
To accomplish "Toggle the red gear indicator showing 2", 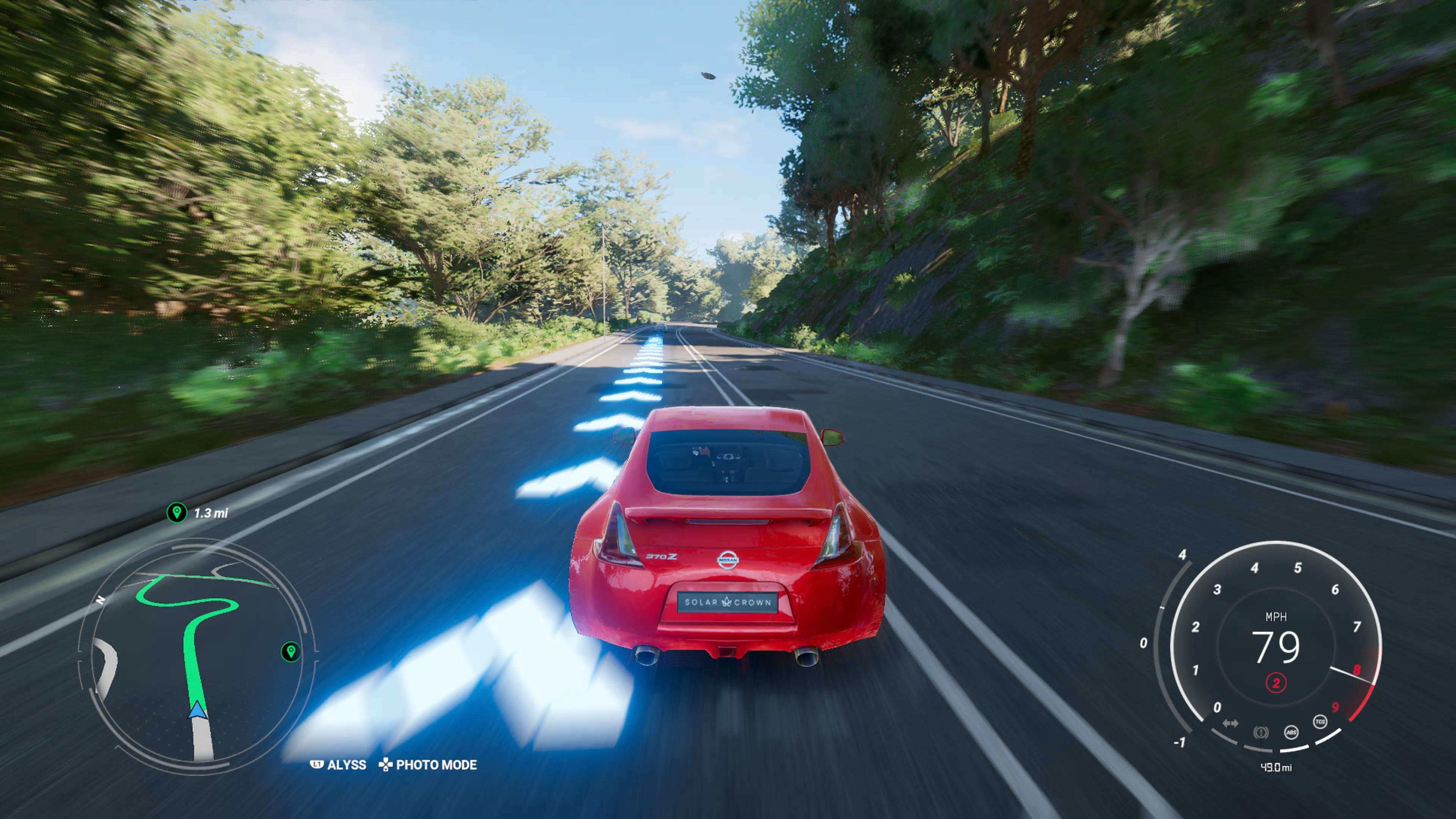I will click(1276, 683).
